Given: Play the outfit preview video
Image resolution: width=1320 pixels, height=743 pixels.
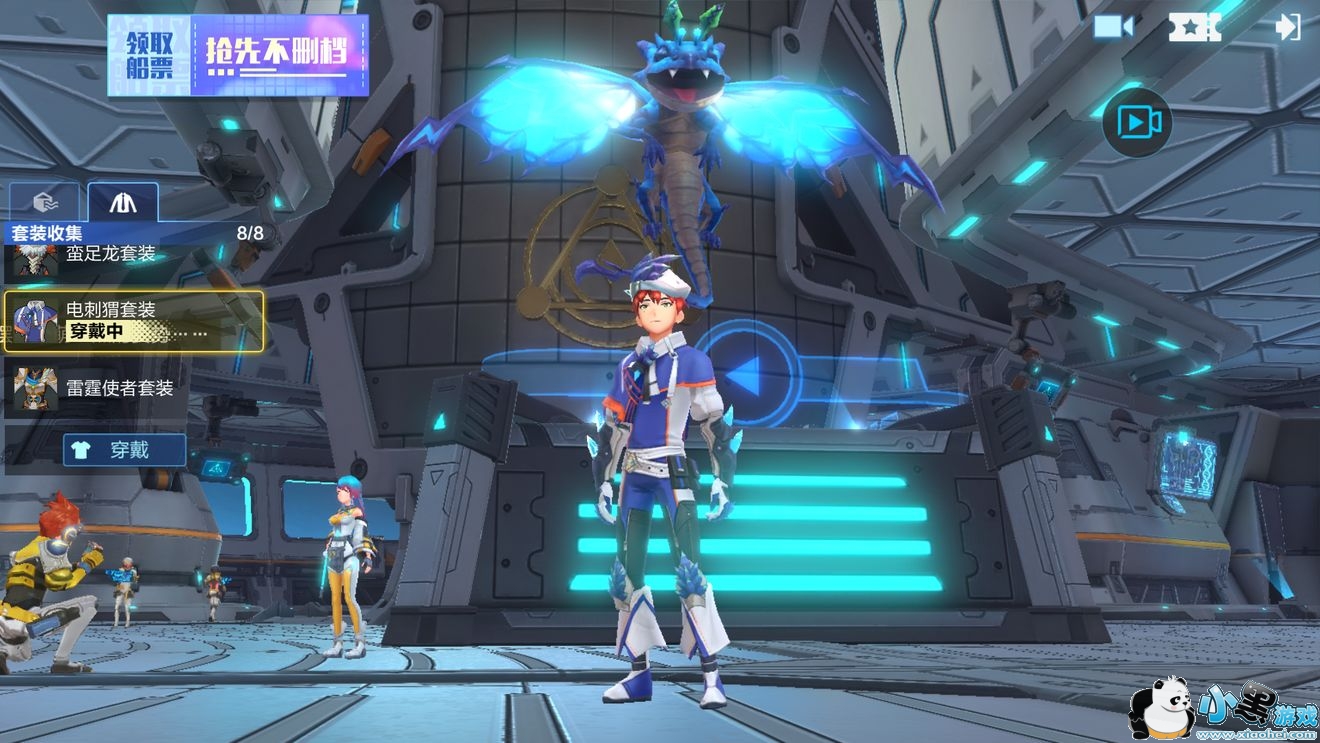Looking at the screenshot, I should 1138,122.
